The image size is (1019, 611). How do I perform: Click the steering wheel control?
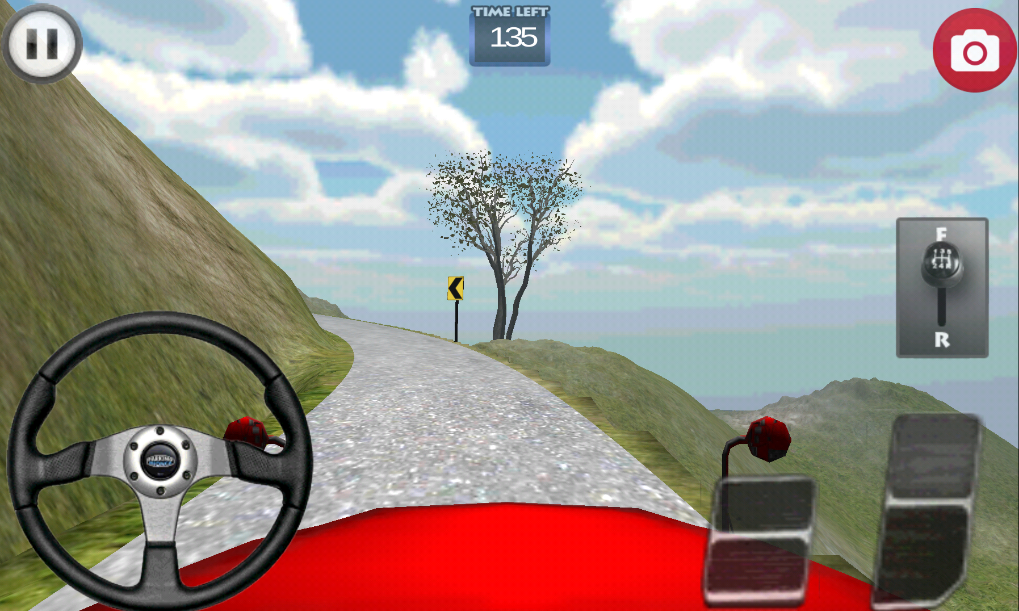[160, 460]
